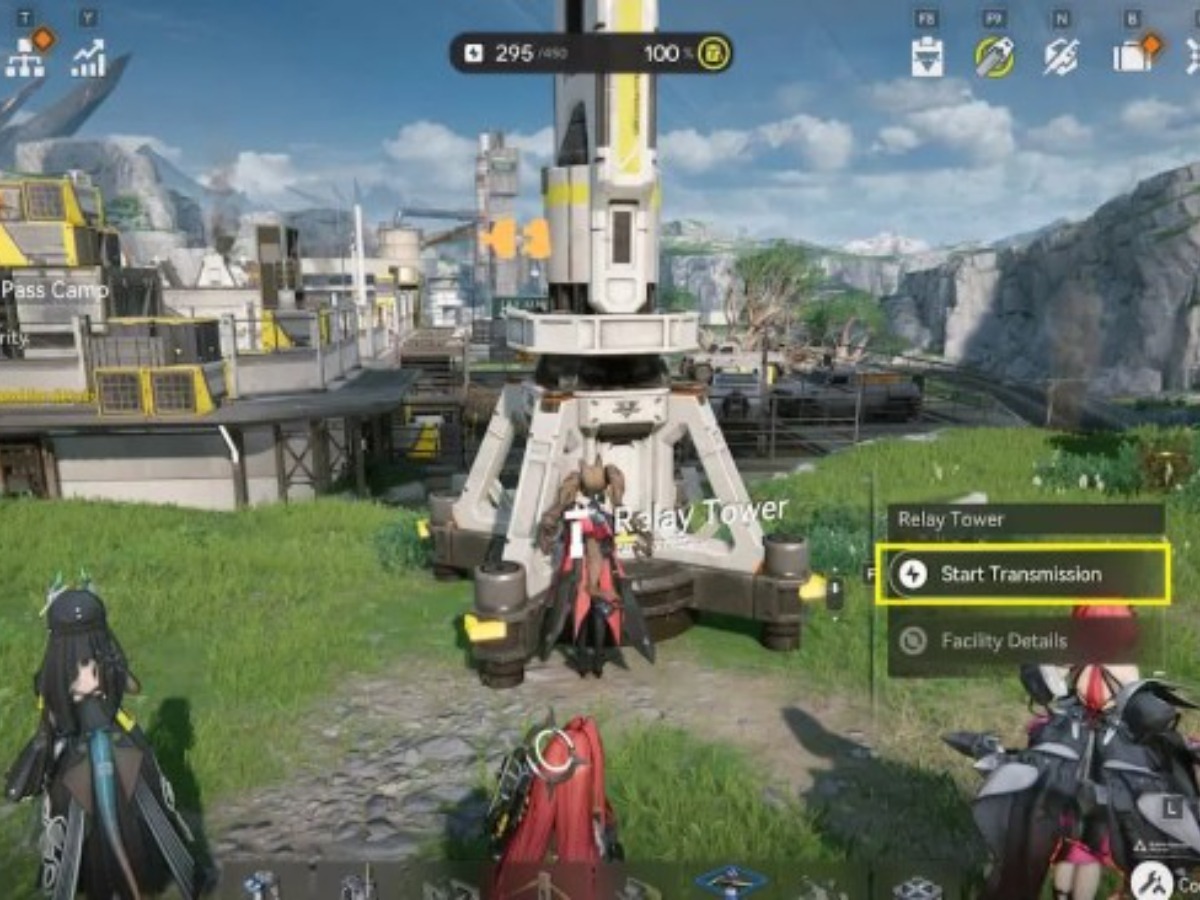1200x900 pixels.
Task: Open the rising bar chart icon
Action: coord(88,58)
